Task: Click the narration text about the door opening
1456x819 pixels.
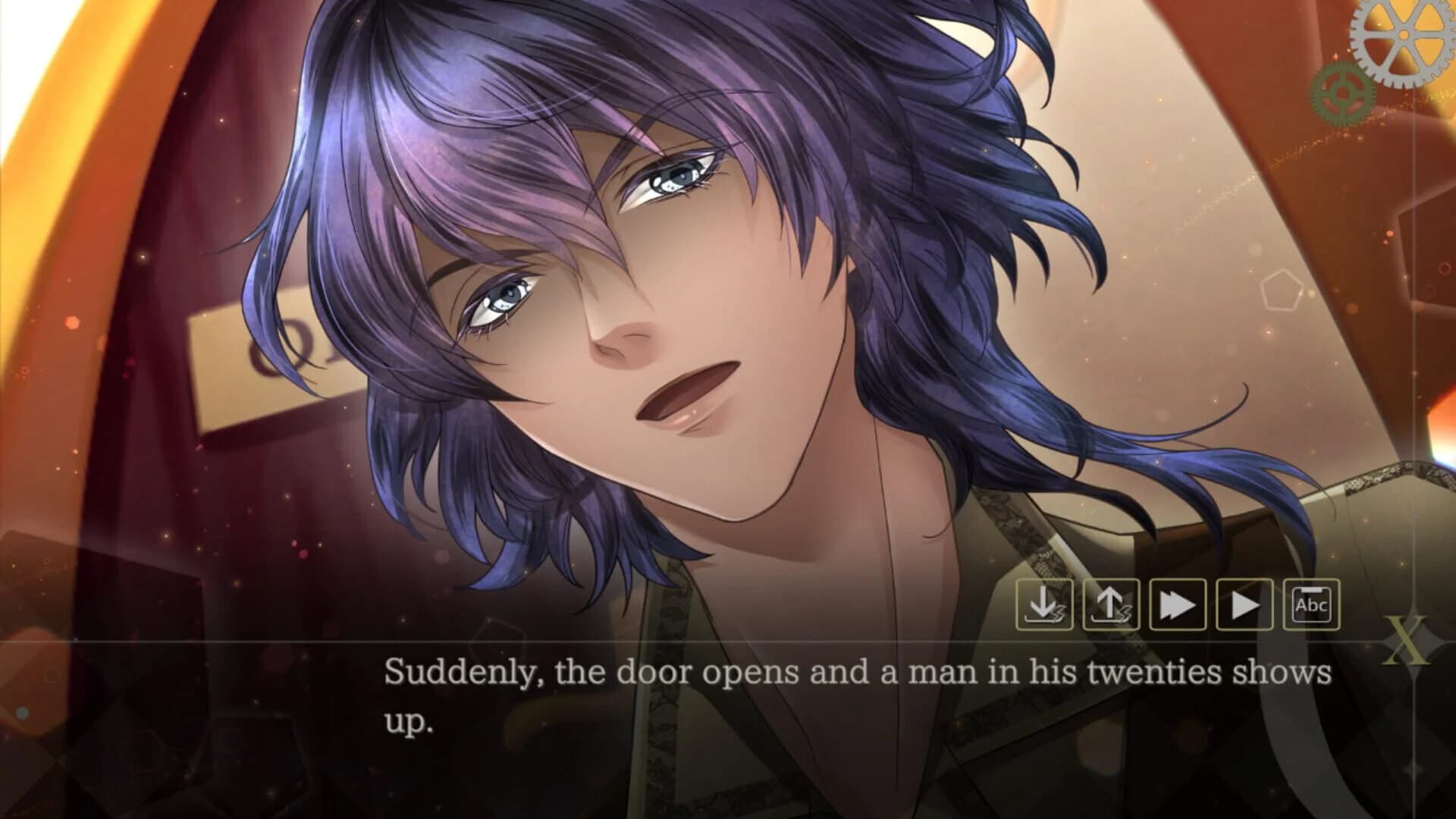Action: click(857, 671)
